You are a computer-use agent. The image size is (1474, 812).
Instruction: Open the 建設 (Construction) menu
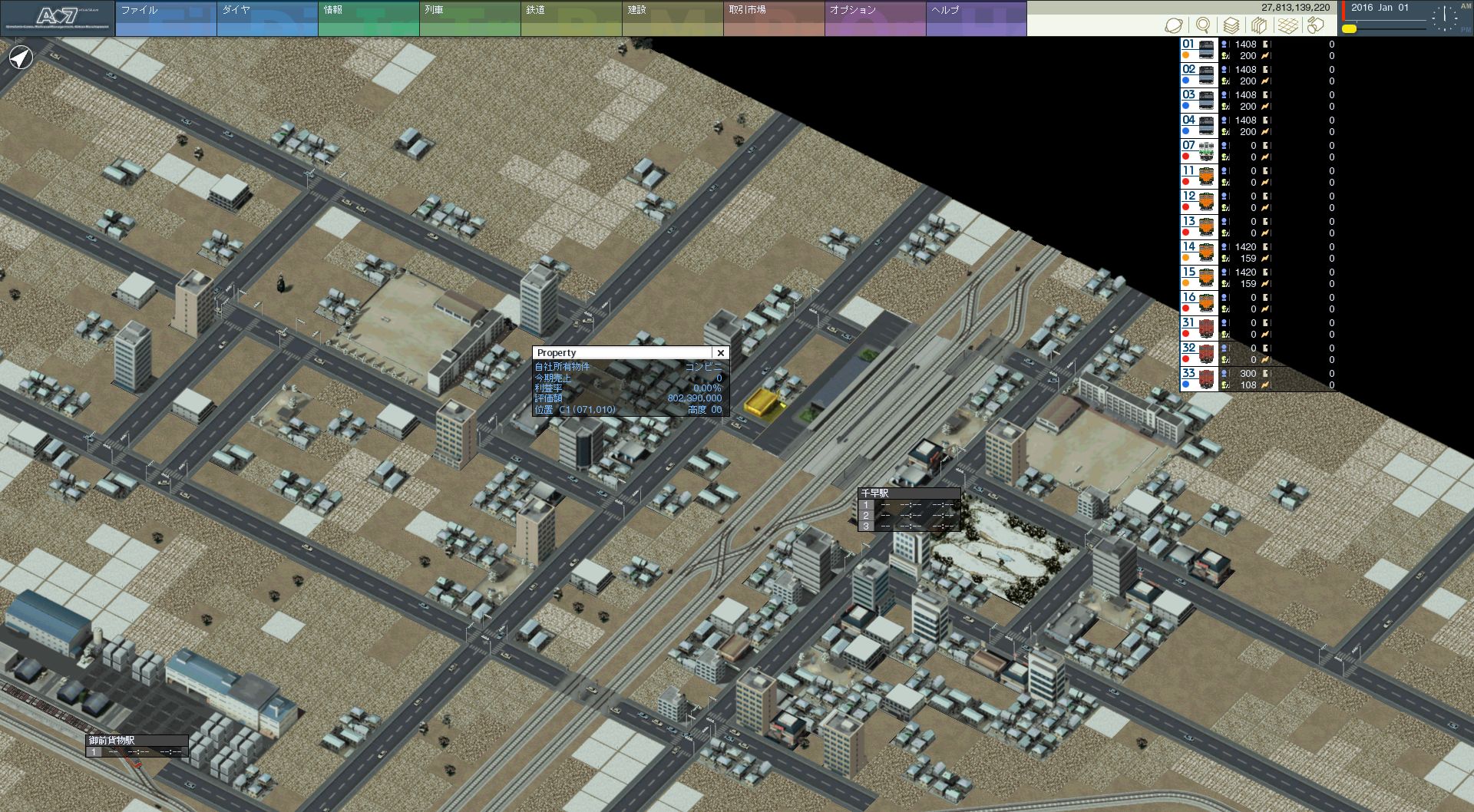[672, 18]
